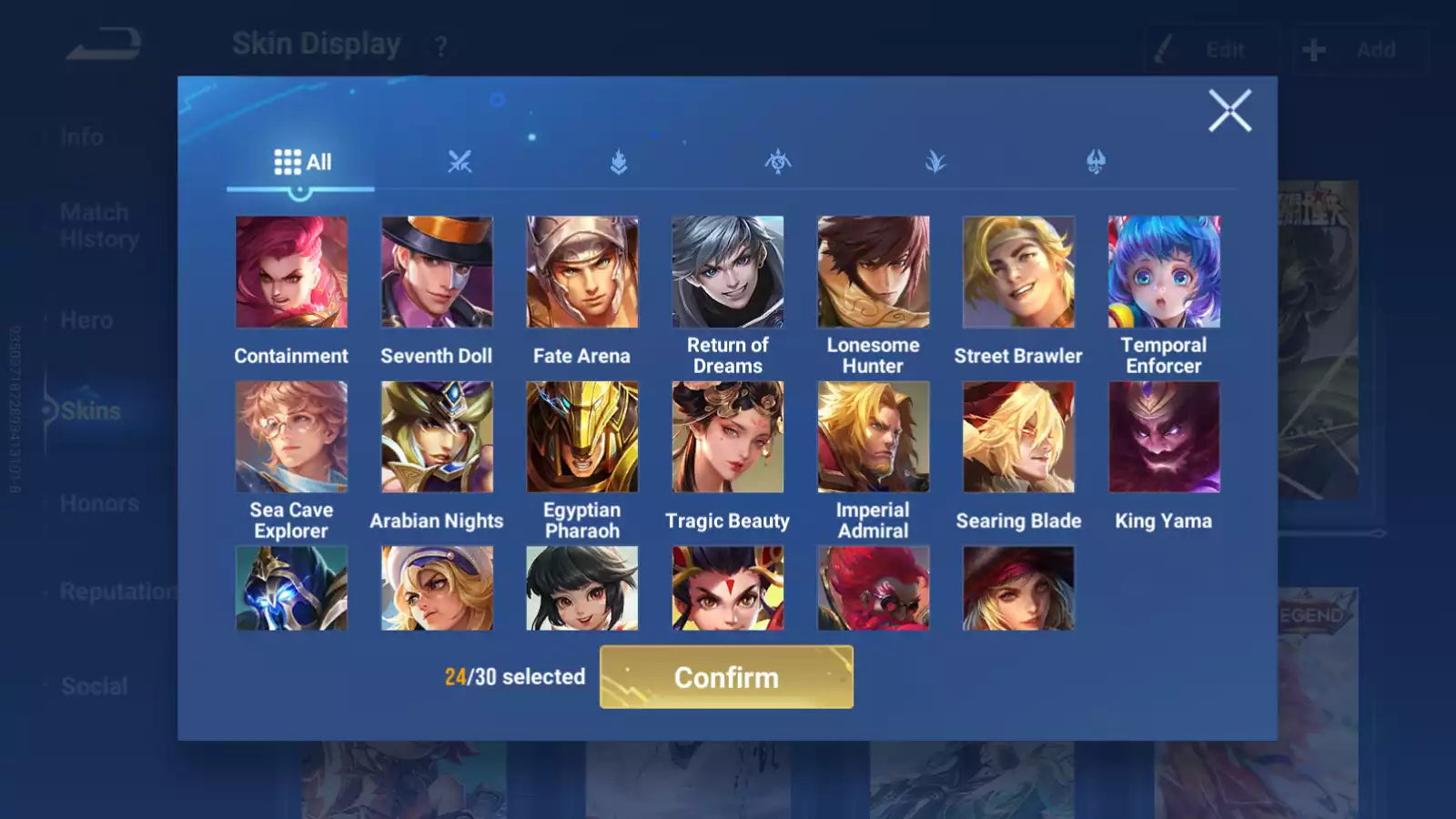
Task: Choose the blue-eyed armored helmet portrait
Action: click(x=291, y=588)
